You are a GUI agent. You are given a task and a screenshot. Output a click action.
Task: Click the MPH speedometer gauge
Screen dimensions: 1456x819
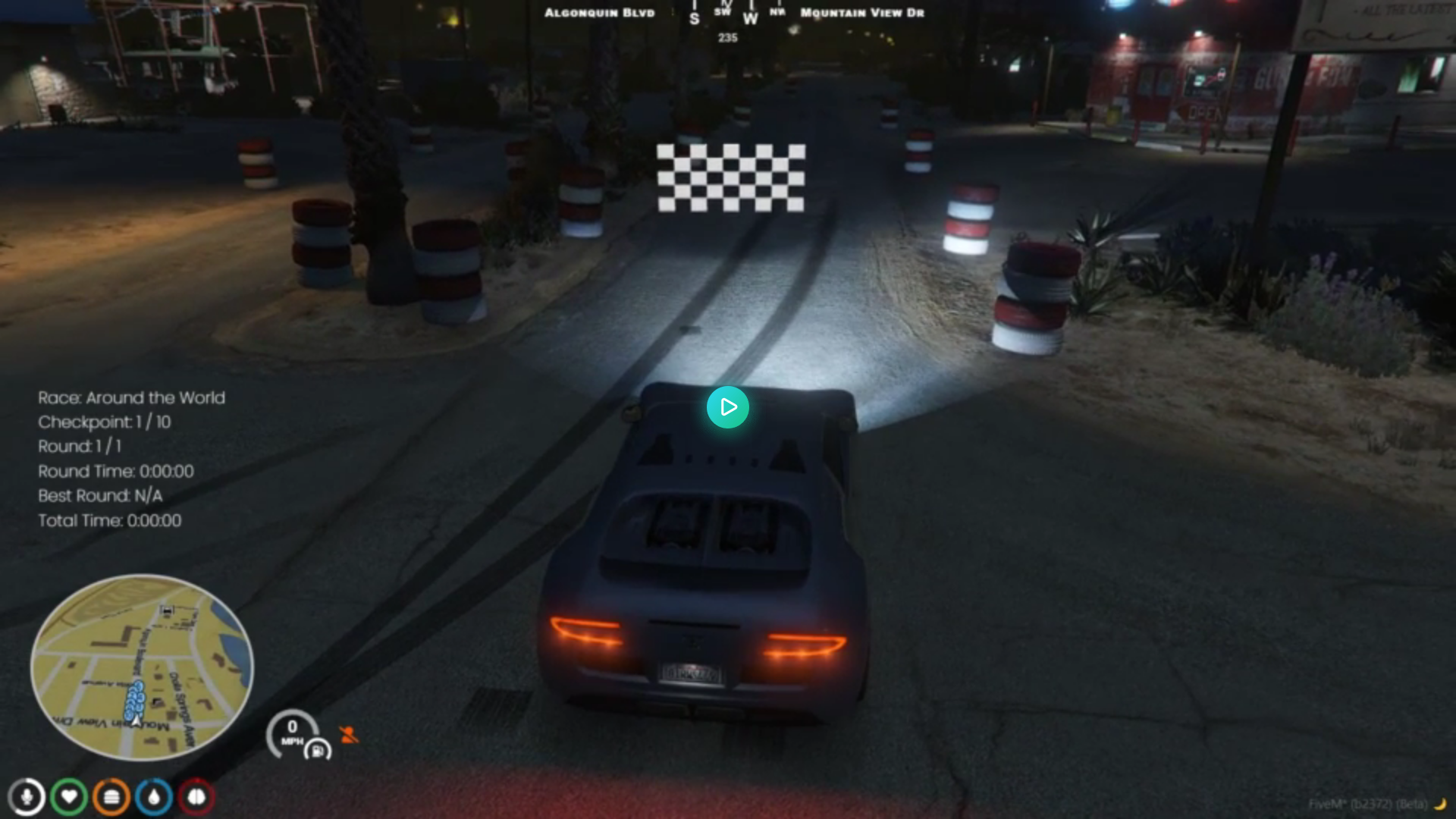(x=292, y=732)
